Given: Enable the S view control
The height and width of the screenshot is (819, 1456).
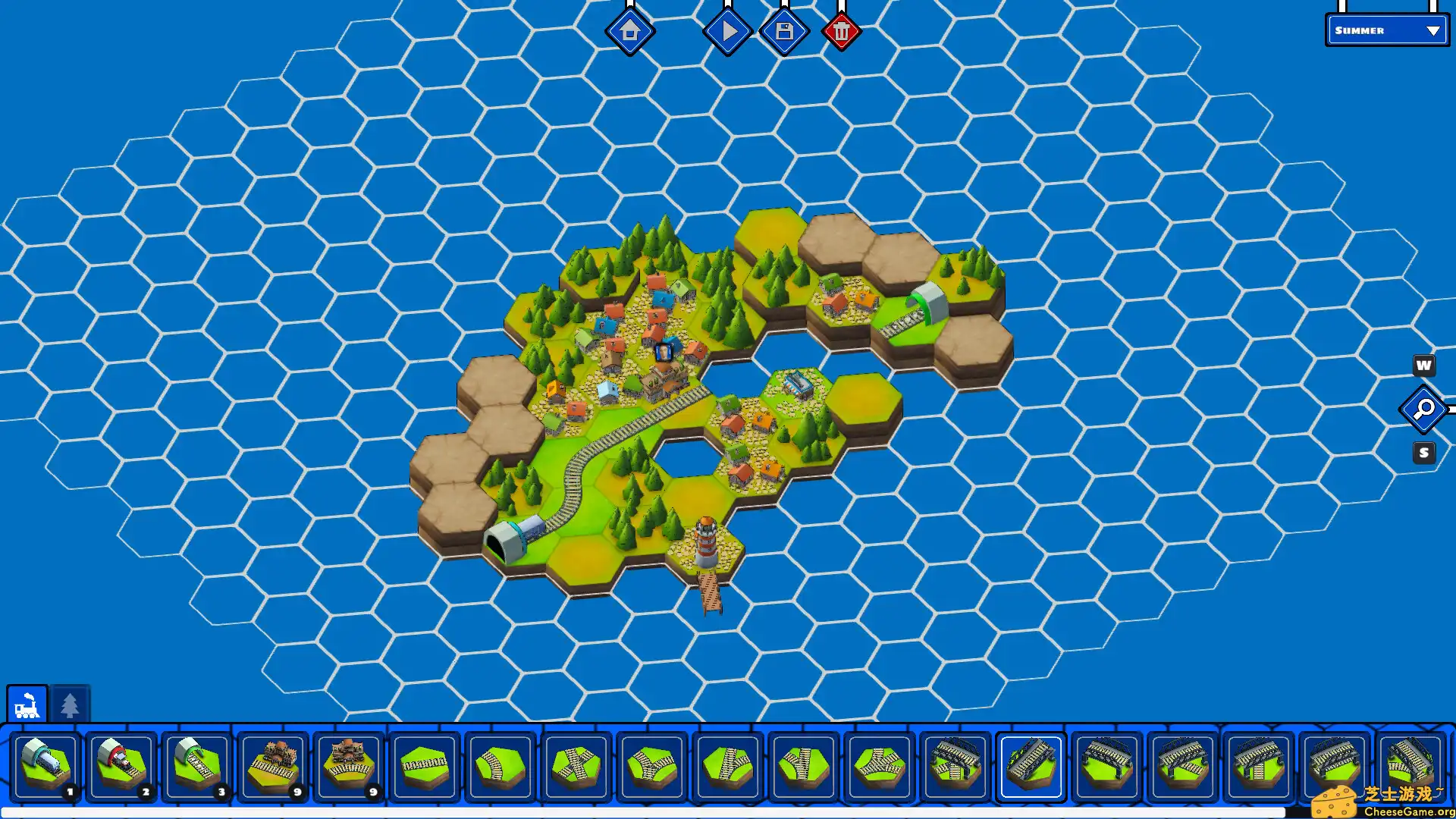Looking at the screenshot, I should point(1423,452).
